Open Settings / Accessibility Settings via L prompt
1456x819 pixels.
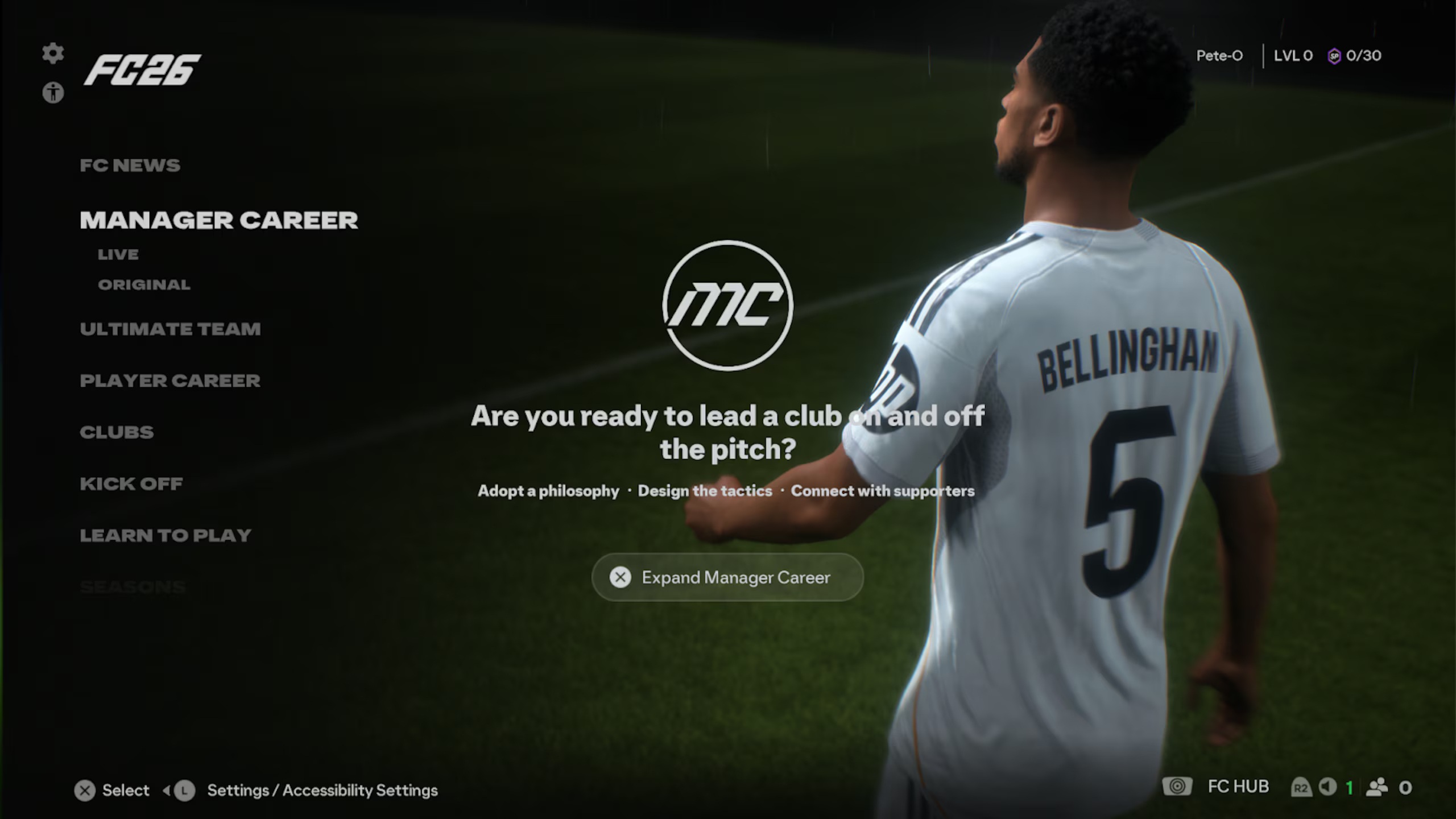[x=321, y=790]
